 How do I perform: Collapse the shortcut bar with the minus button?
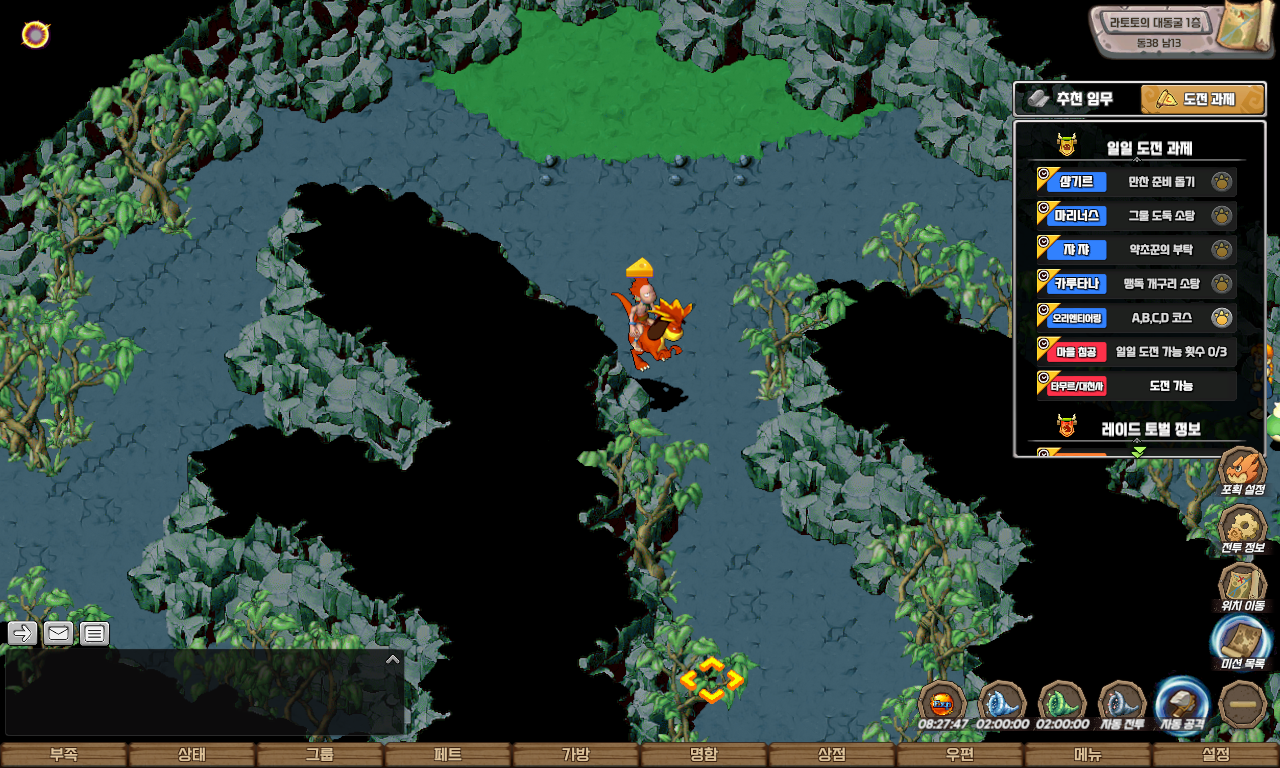click(x=1244, y=704)
